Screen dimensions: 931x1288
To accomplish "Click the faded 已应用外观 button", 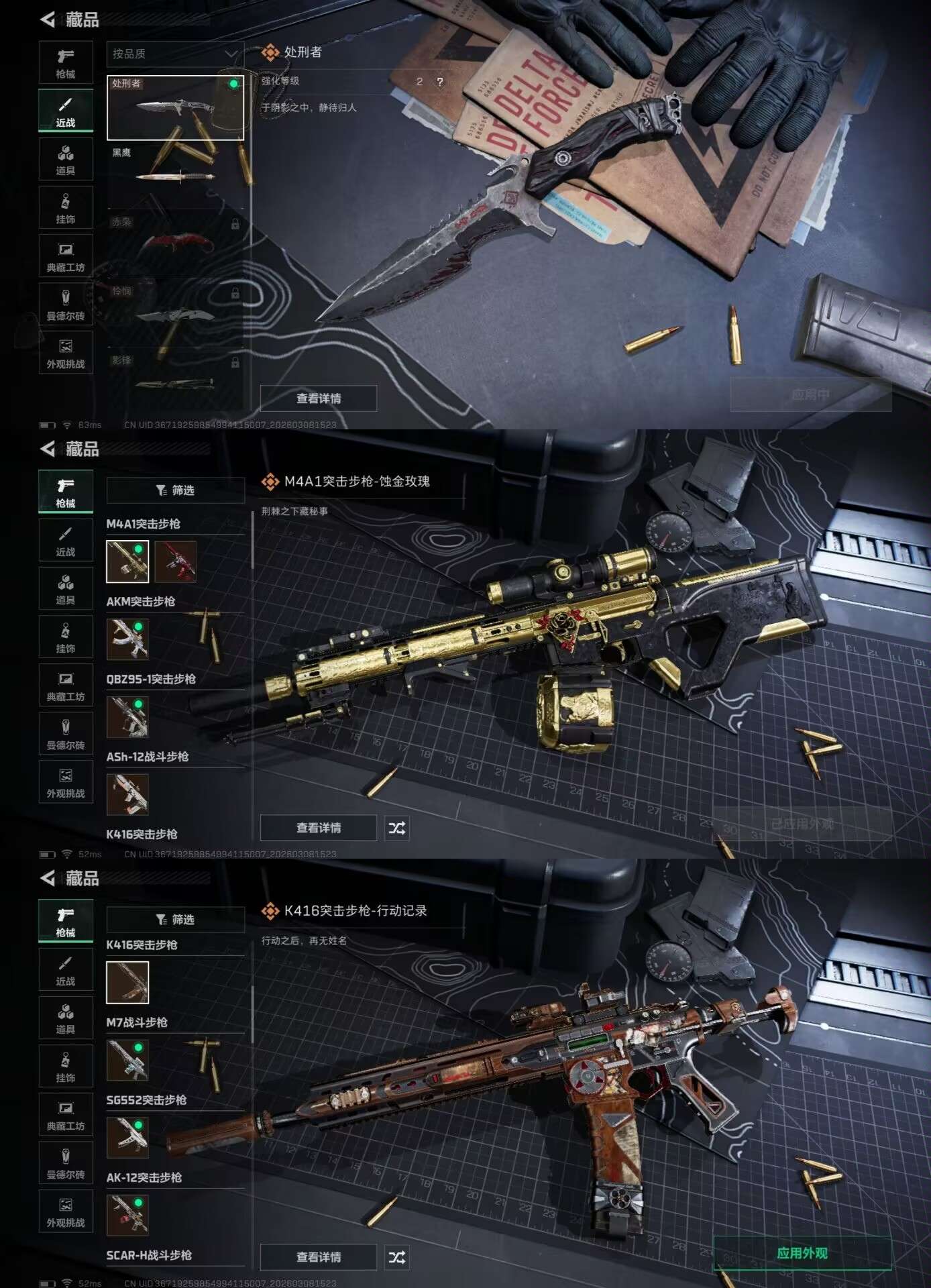I will (x=802, y=824).
